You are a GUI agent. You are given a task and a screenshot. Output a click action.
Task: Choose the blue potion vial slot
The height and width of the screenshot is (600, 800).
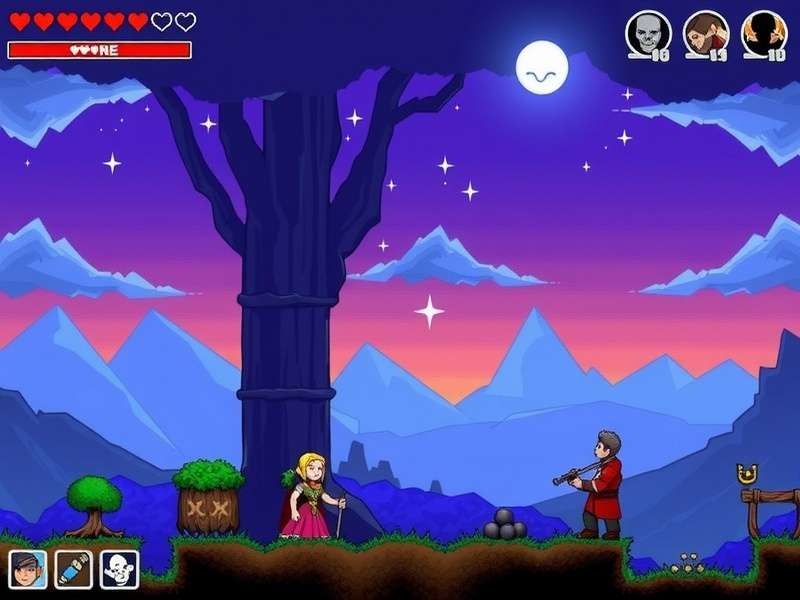click(x=73, y=569)
